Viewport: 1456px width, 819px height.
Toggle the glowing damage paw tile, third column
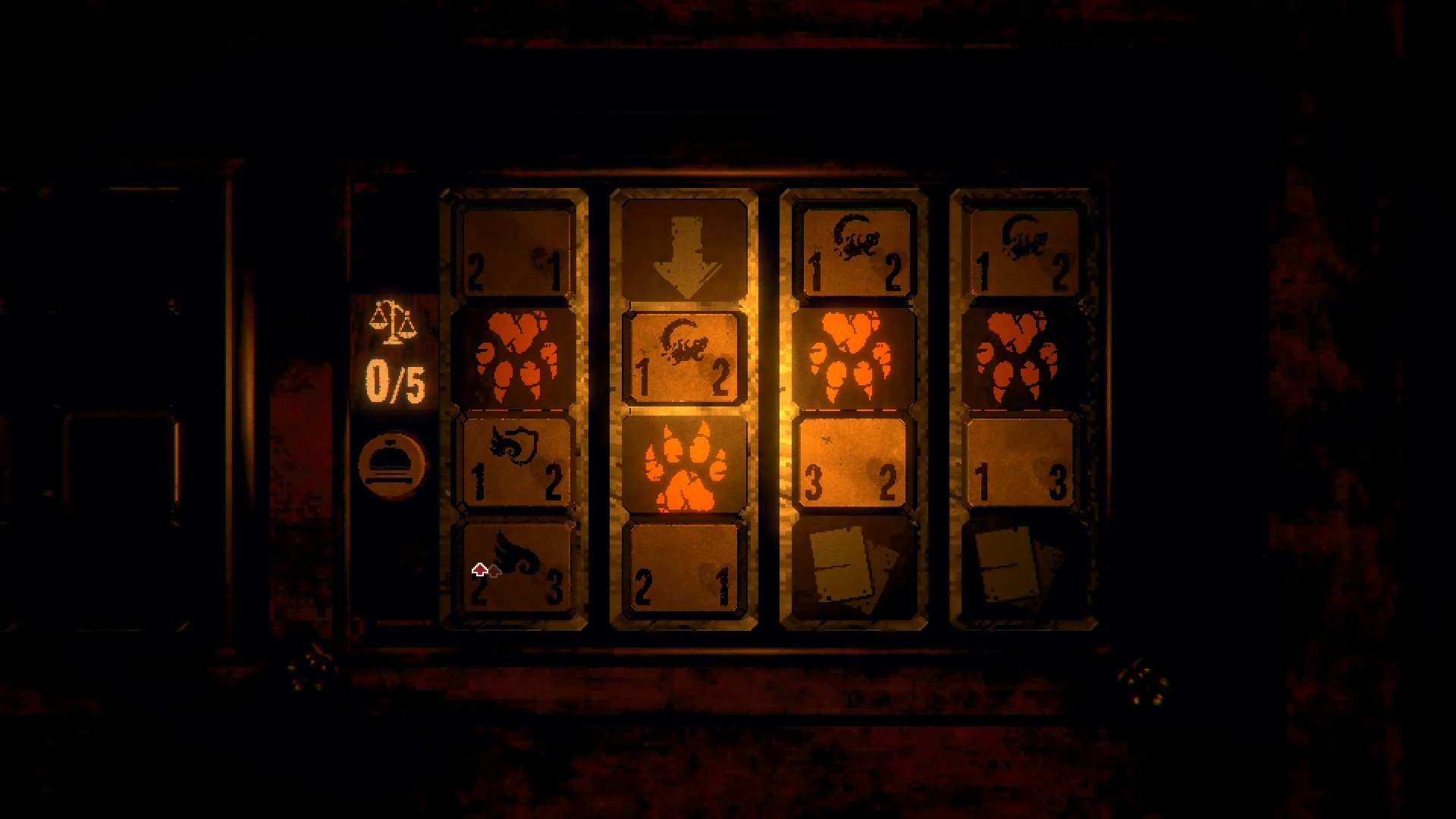click(855, 356)
